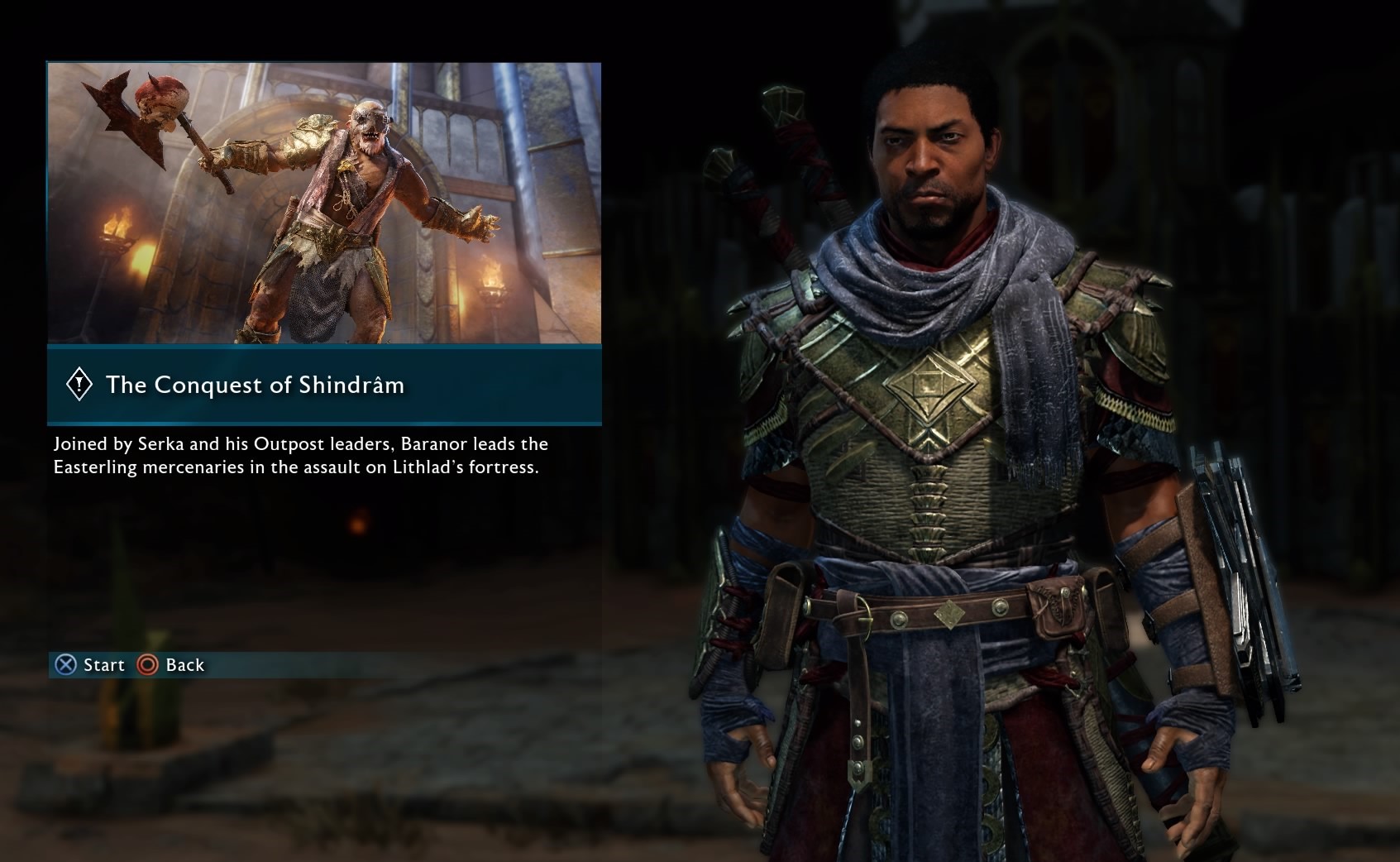Screen dimensions: 1400x862
Task: Click the red Circle button icon beside Back
Action: (147, 665)
